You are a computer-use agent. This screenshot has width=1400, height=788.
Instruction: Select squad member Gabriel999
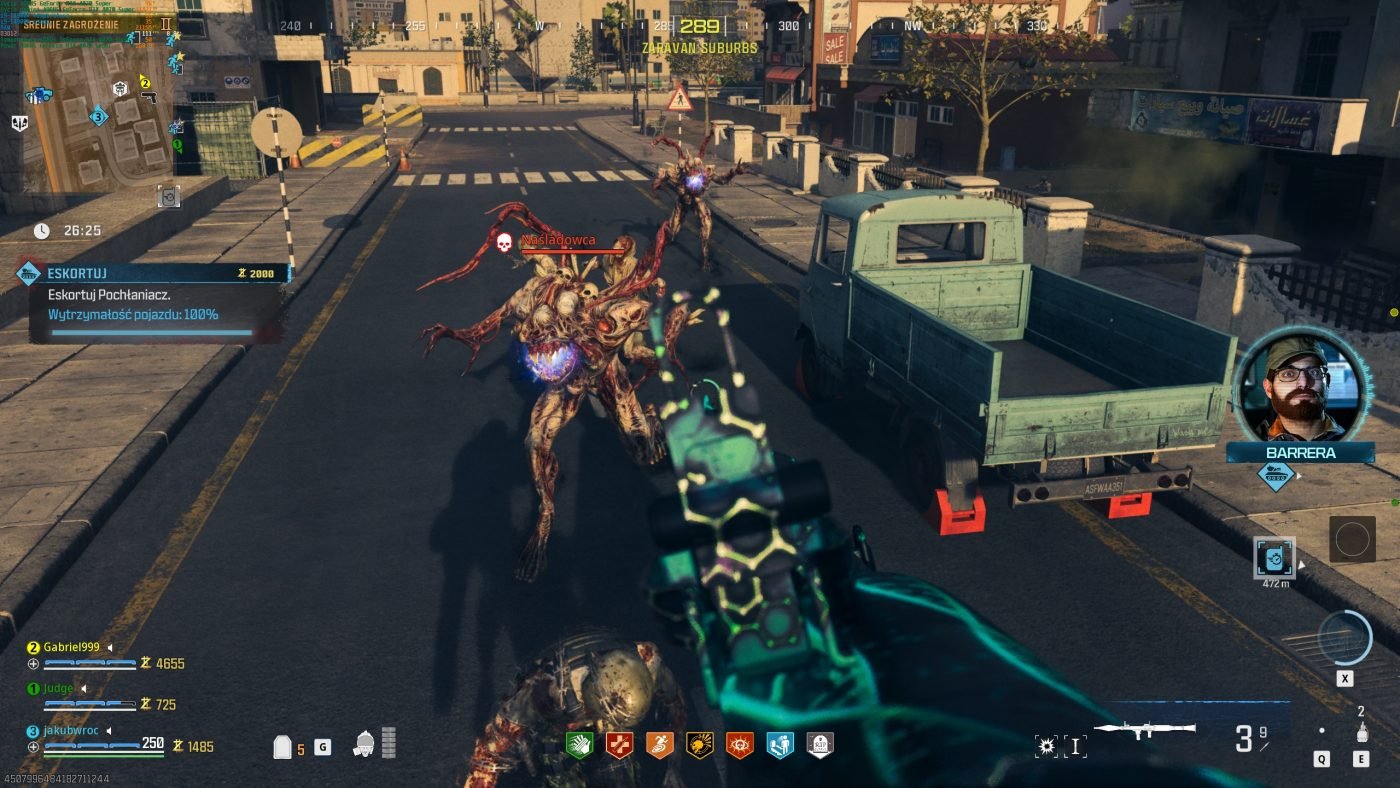(x=71, y=647)
